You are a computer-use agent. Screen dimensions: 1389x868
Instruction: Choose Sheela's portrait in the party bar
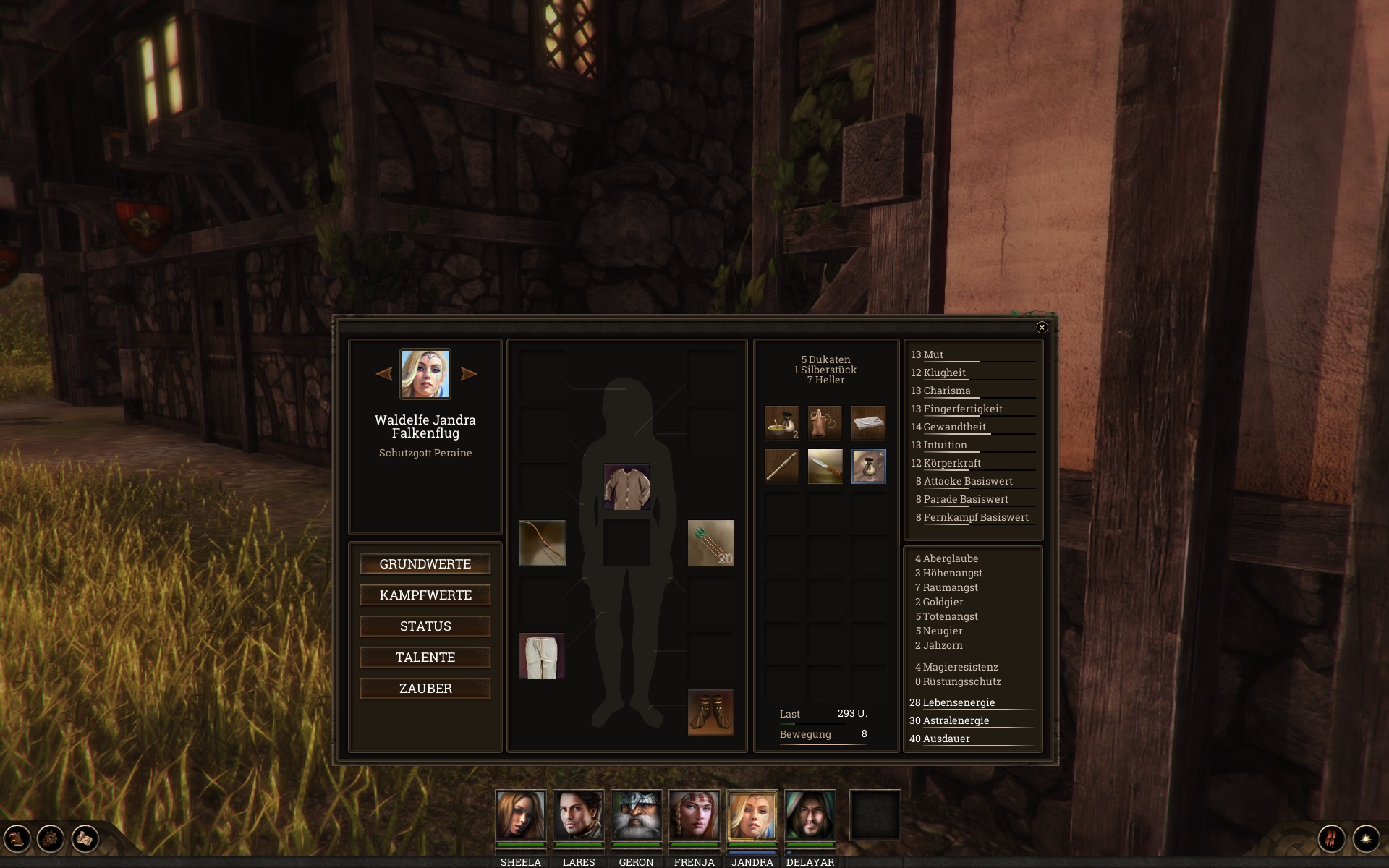pyautogui.click(x=520, y=814)
